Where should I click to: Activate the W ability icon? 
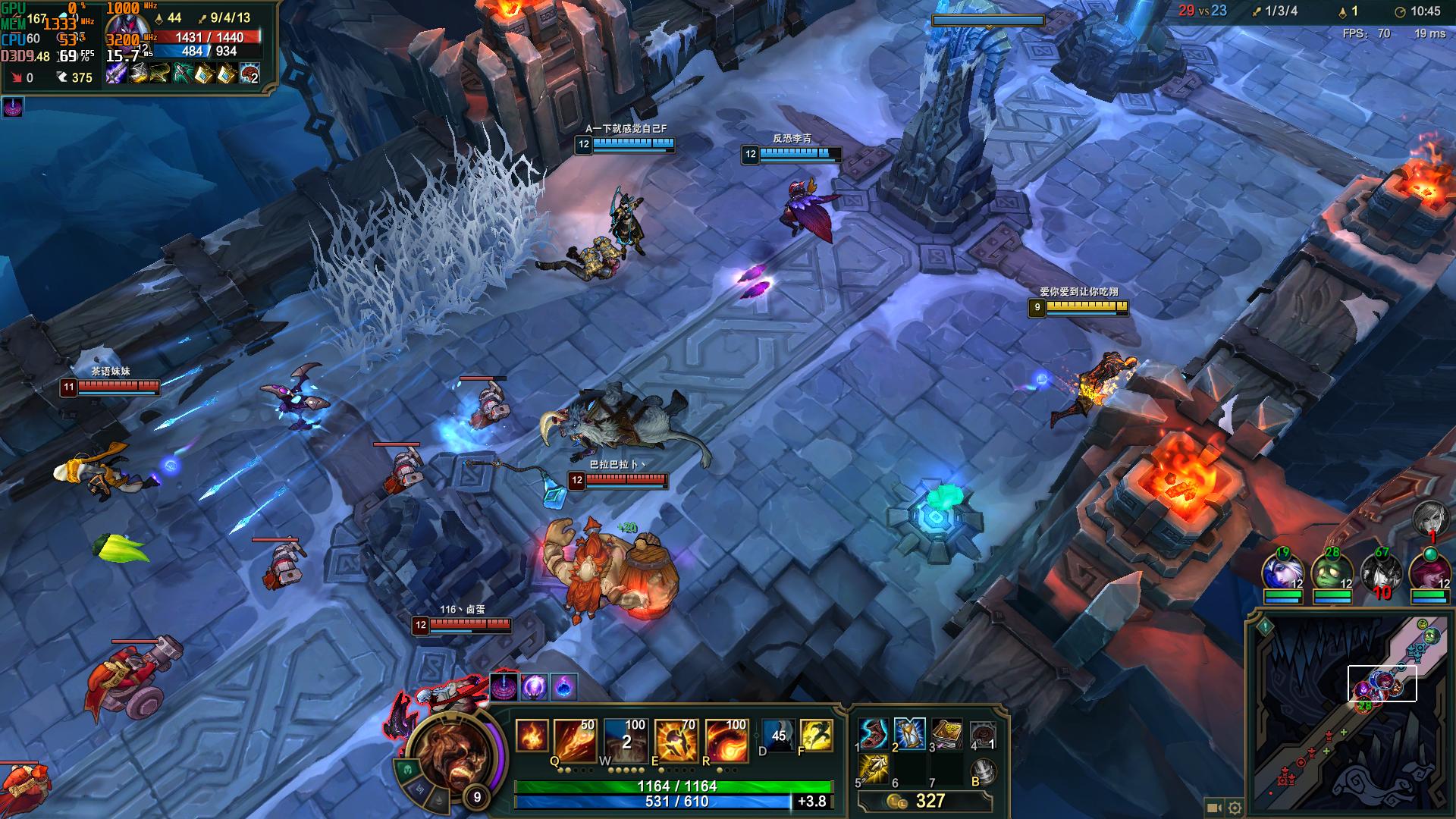pos(625,739)
